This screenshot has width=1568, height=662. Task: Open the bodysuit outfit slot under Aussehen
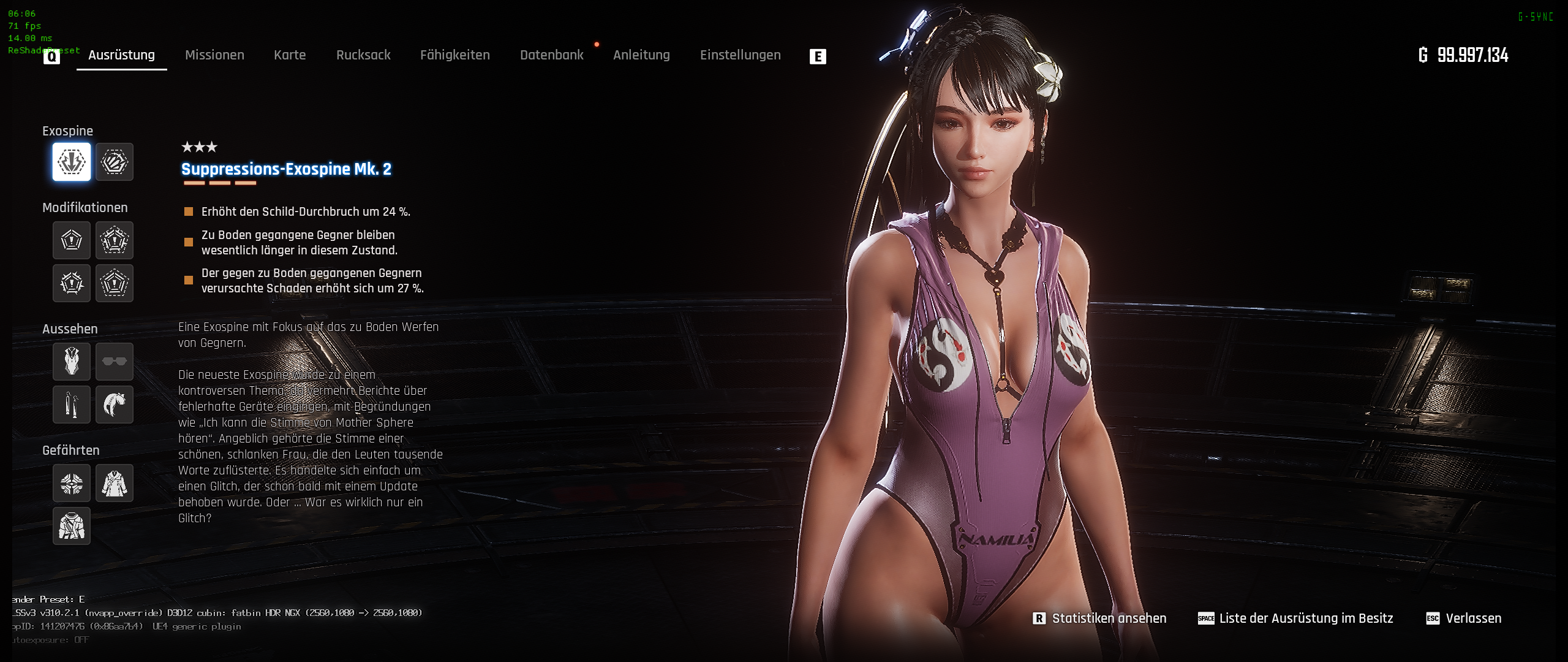pyautogui.click(x=72, y=362)
